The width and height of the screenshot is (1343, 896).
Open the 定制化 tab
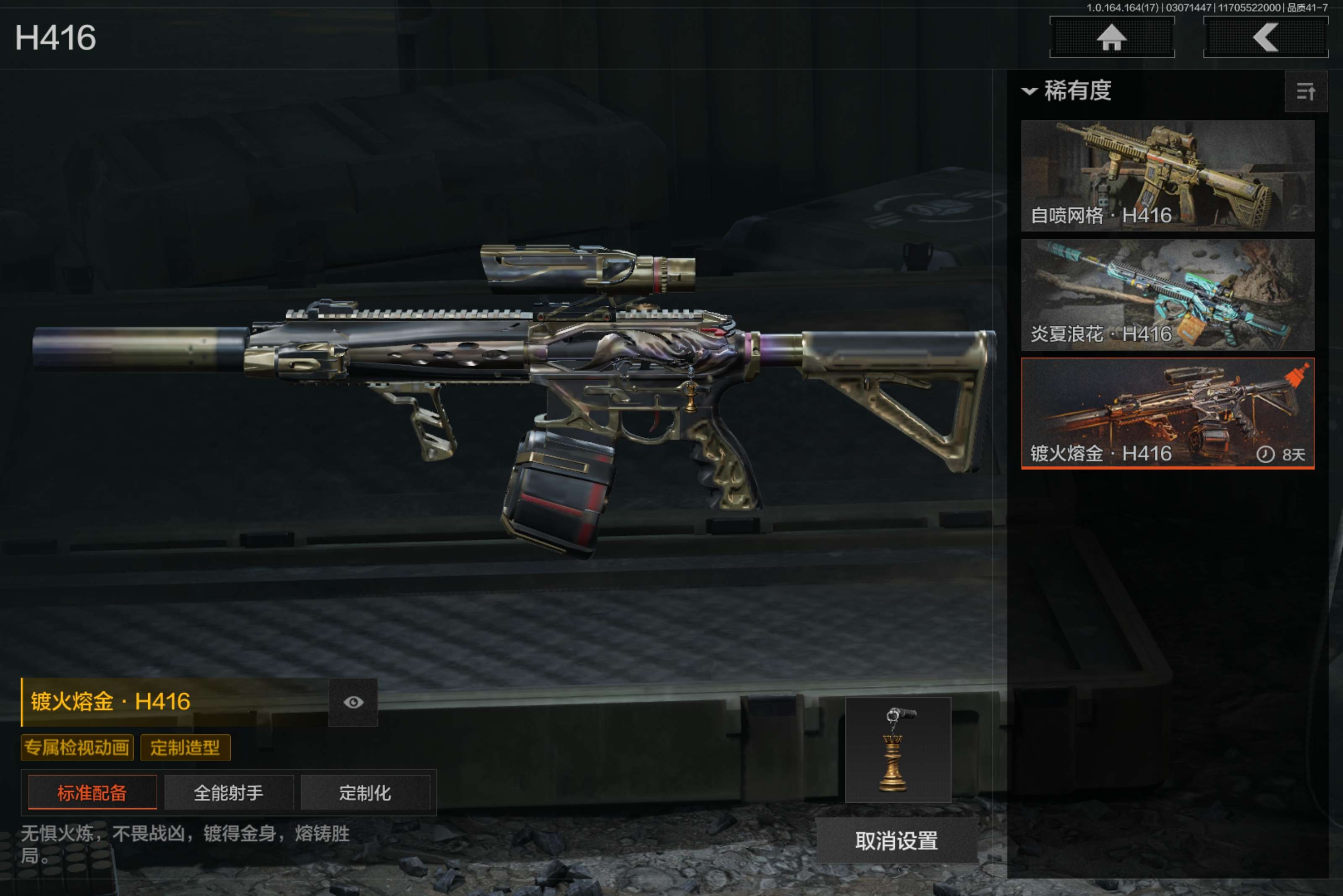click(365, 792)
